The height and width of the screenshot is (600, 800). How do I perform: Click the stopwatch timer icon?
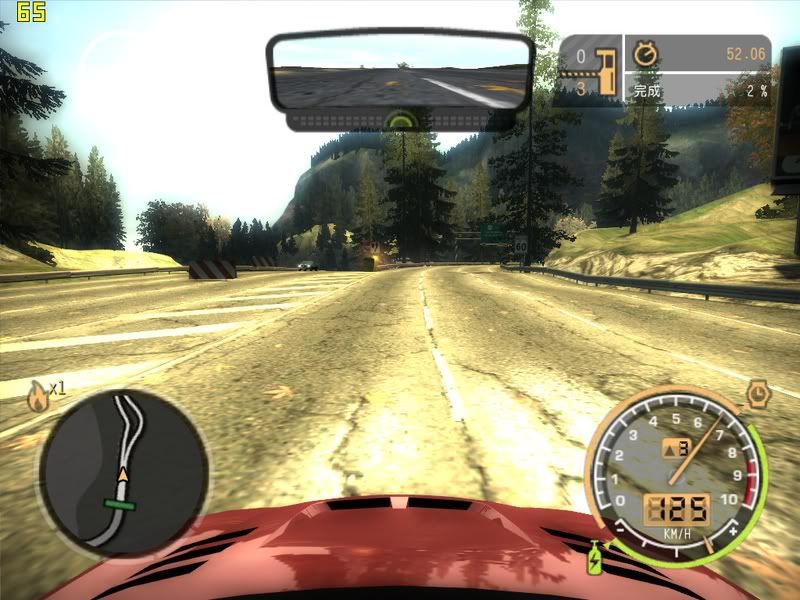point(646,54)
